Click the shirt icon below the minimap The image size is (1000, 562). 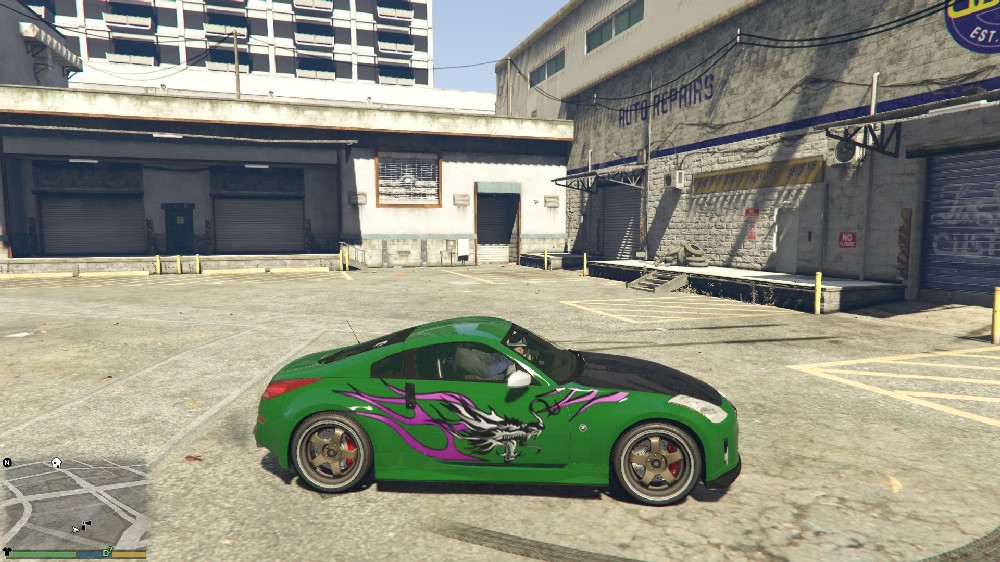[x=7, y=552]
